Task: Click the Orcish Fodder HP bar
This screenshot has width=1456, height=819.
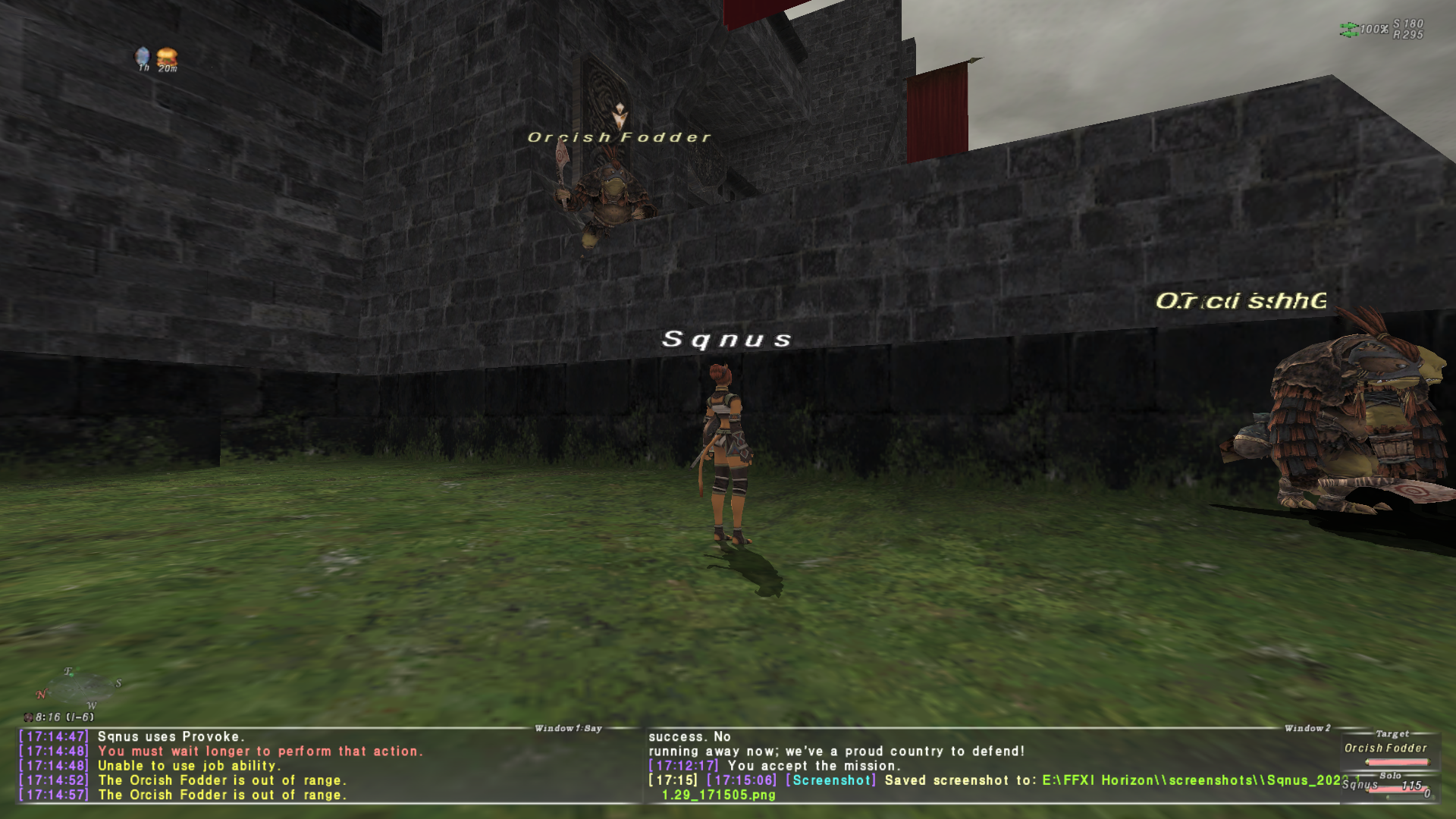Action: 1398,762
